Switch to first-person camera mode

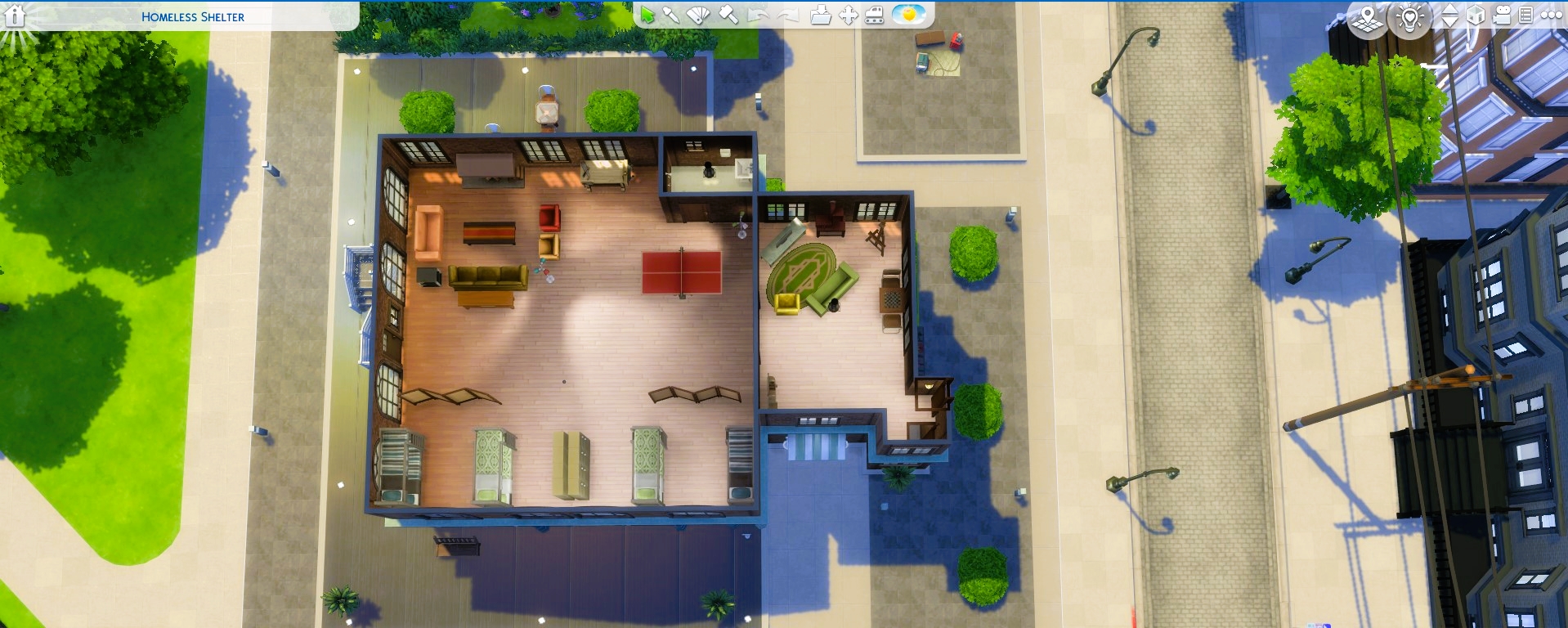tap(1503, 14)
